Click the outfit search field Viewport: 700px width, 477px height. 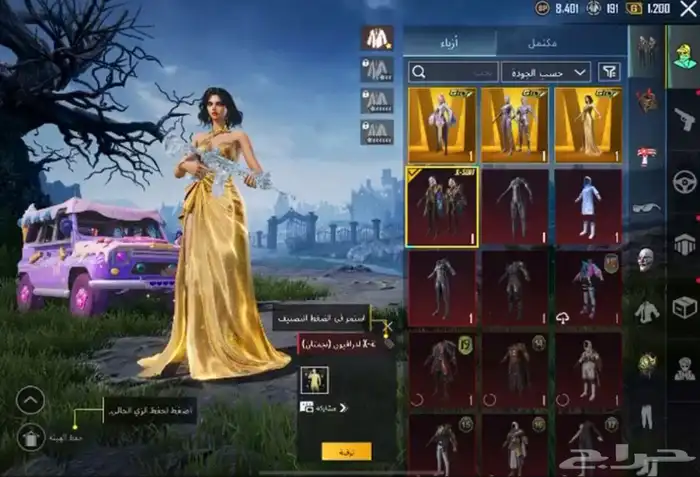[452, 71]
